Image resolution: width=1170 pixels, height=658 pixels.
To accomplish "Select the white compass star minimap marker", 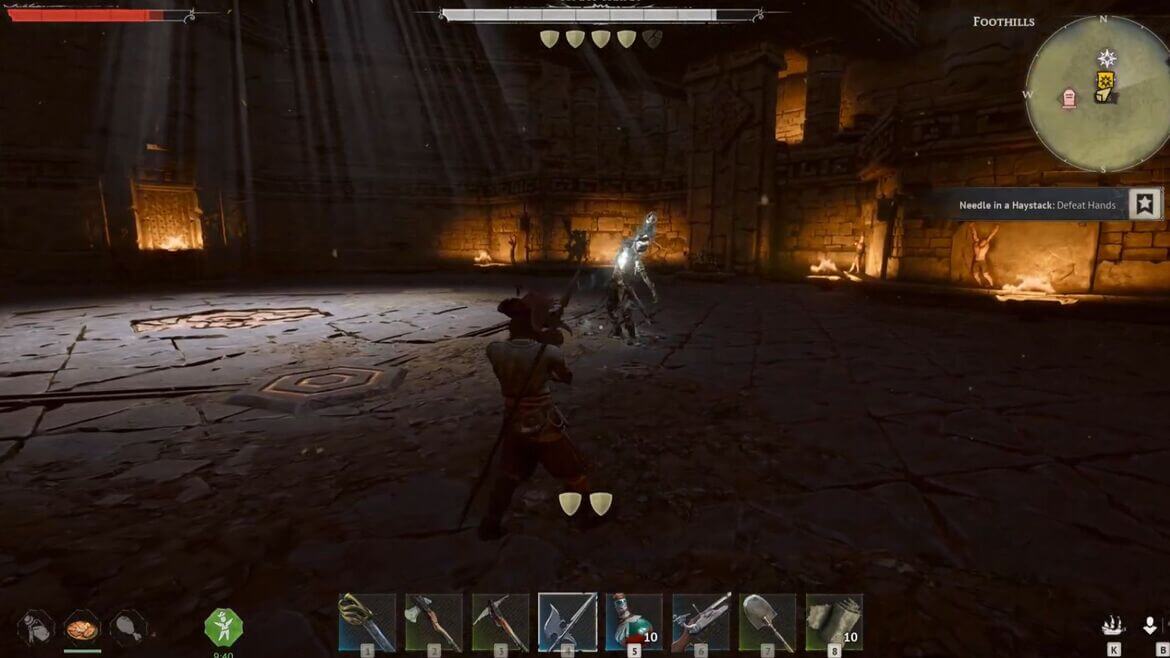I will (1107, 58).
